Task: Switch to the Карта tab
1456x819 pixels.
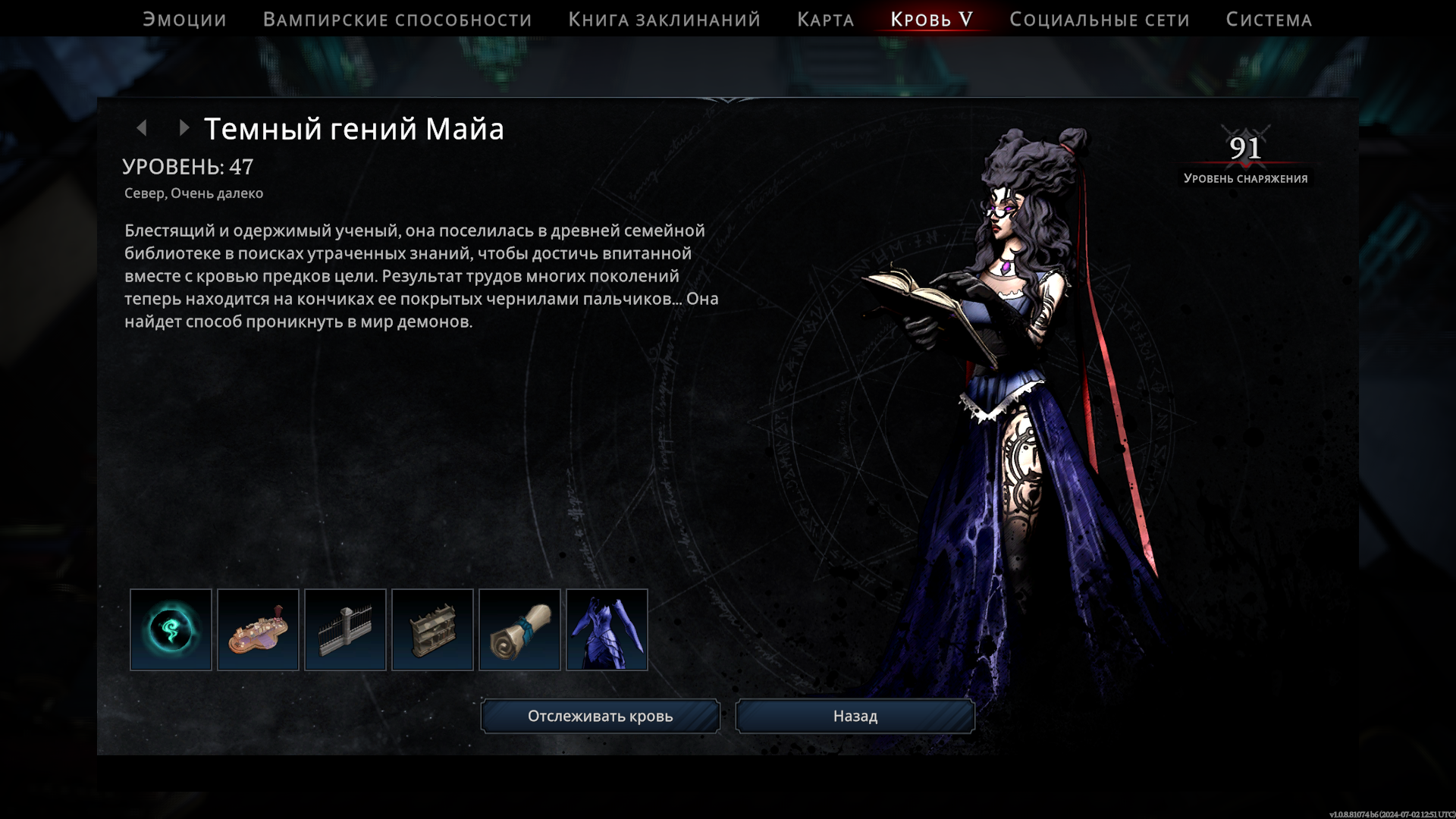Action: click(825, 20)
